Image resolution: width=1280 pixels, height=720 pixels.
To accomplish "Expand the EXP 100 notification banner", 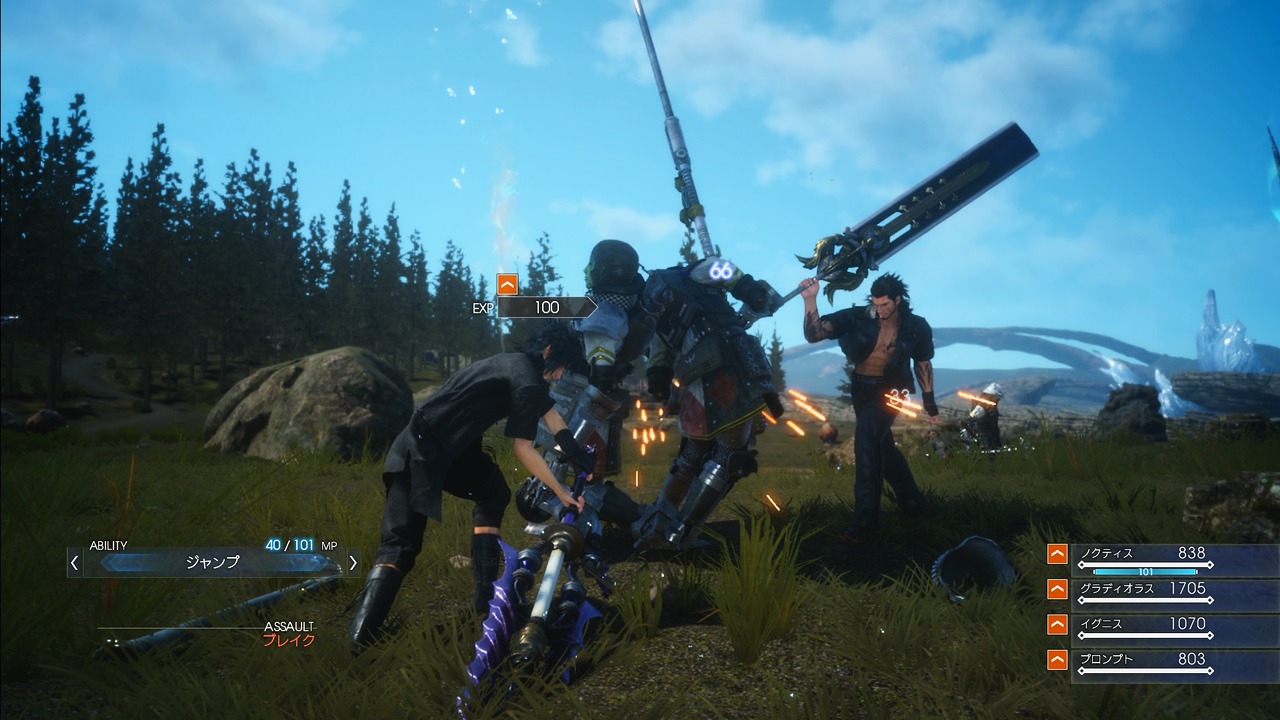I will point(545,308).
